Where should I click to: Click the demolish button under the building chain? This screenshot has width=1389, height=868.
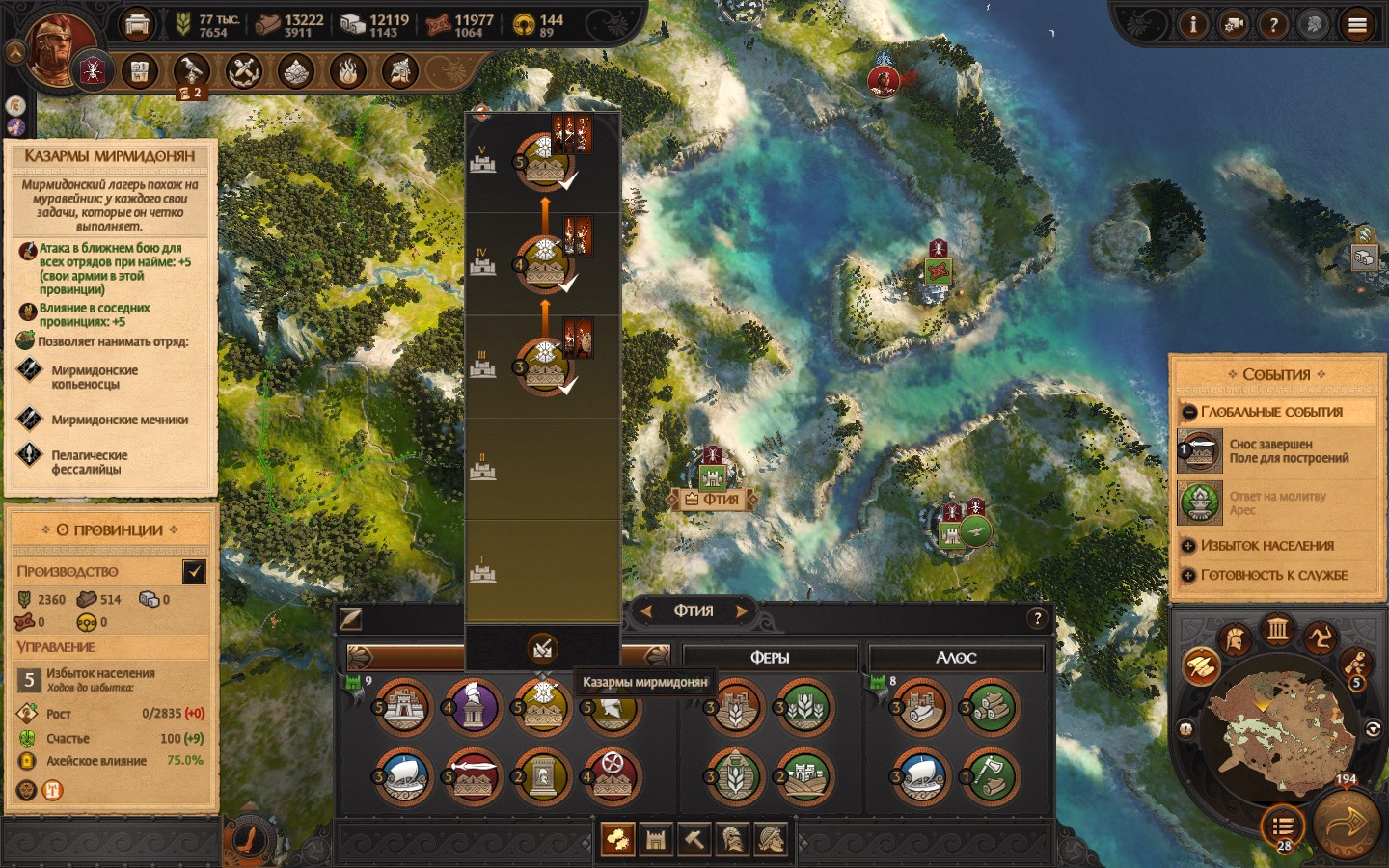[x=542, y=648]
